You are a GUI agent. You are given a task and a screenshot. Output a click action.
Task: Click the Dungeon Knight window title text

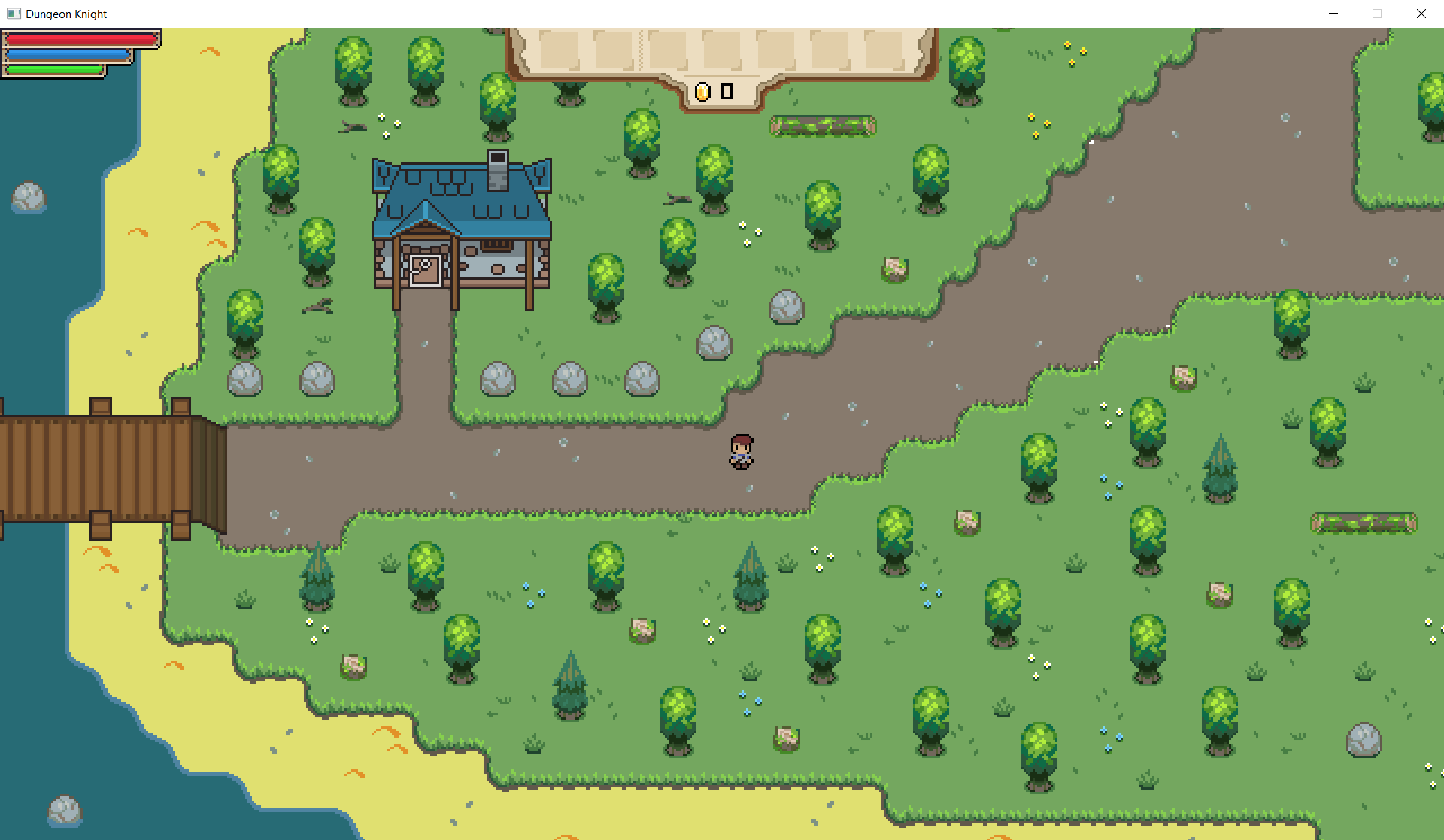pos(66,14)
